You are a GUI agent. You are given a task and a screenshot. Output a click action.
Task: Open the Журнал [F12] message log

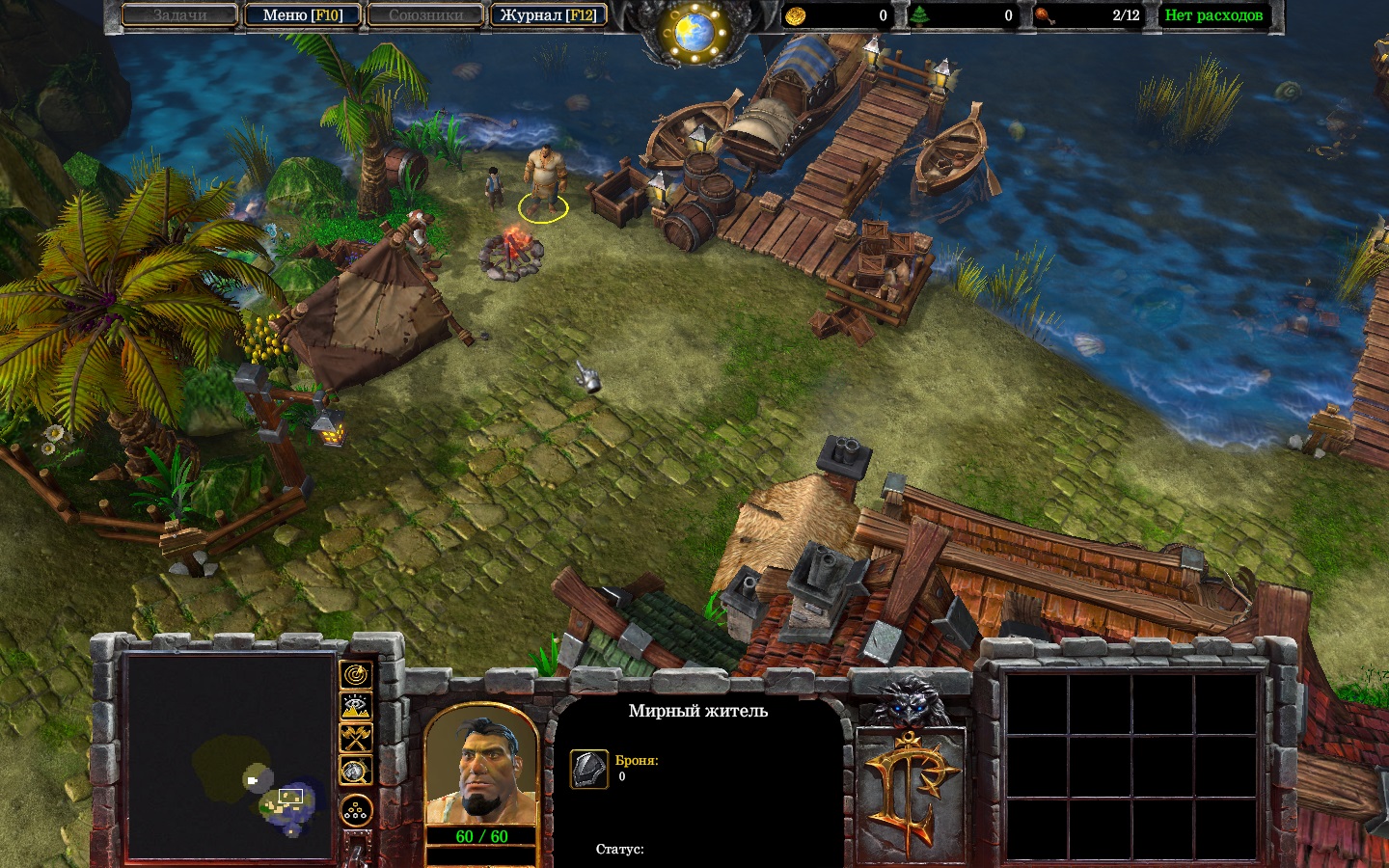pyautogui.click(x=548, y=15)
